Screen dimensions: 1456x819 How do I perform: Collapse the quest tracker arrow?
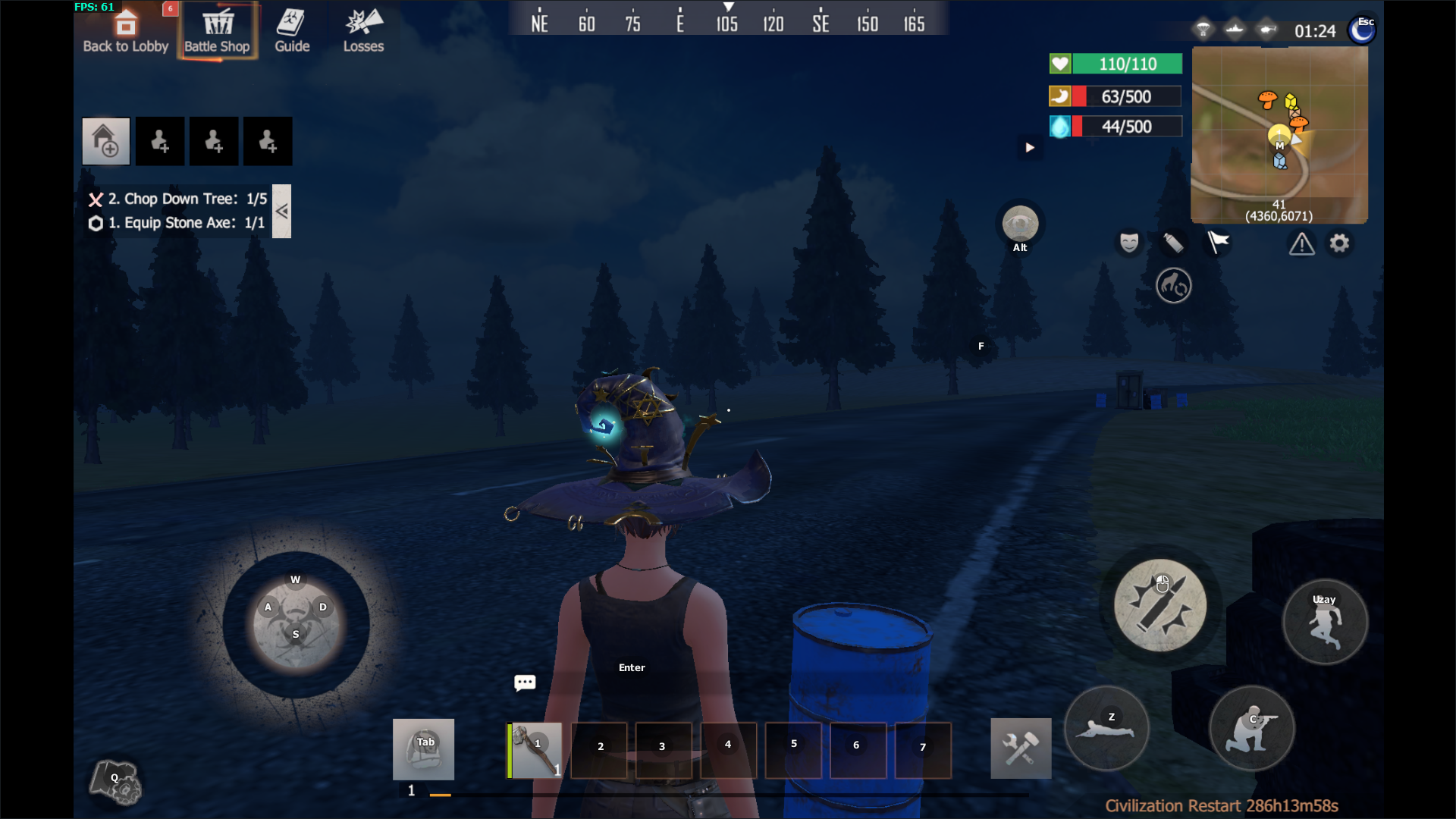pos(281,212)
